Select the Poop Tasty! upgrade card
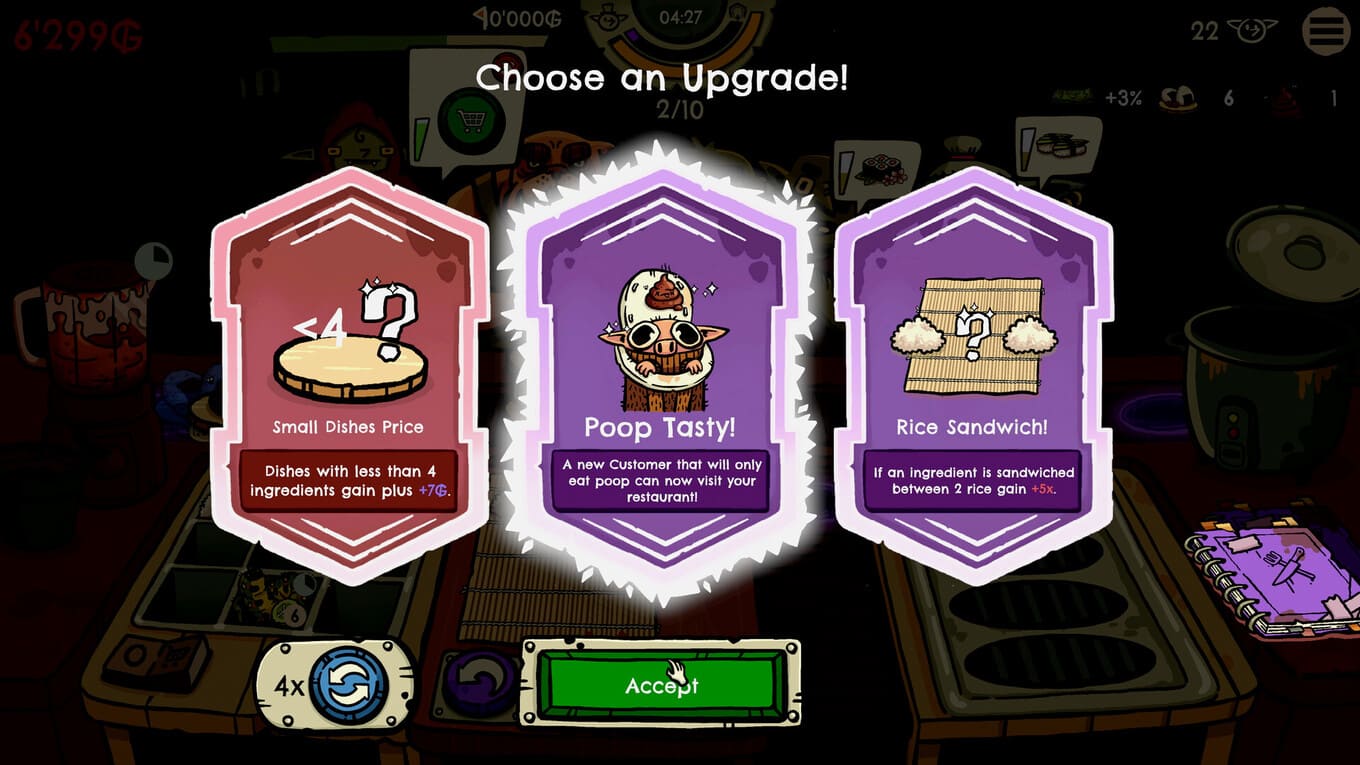1360x765 pixels. [x=660, y=375]
